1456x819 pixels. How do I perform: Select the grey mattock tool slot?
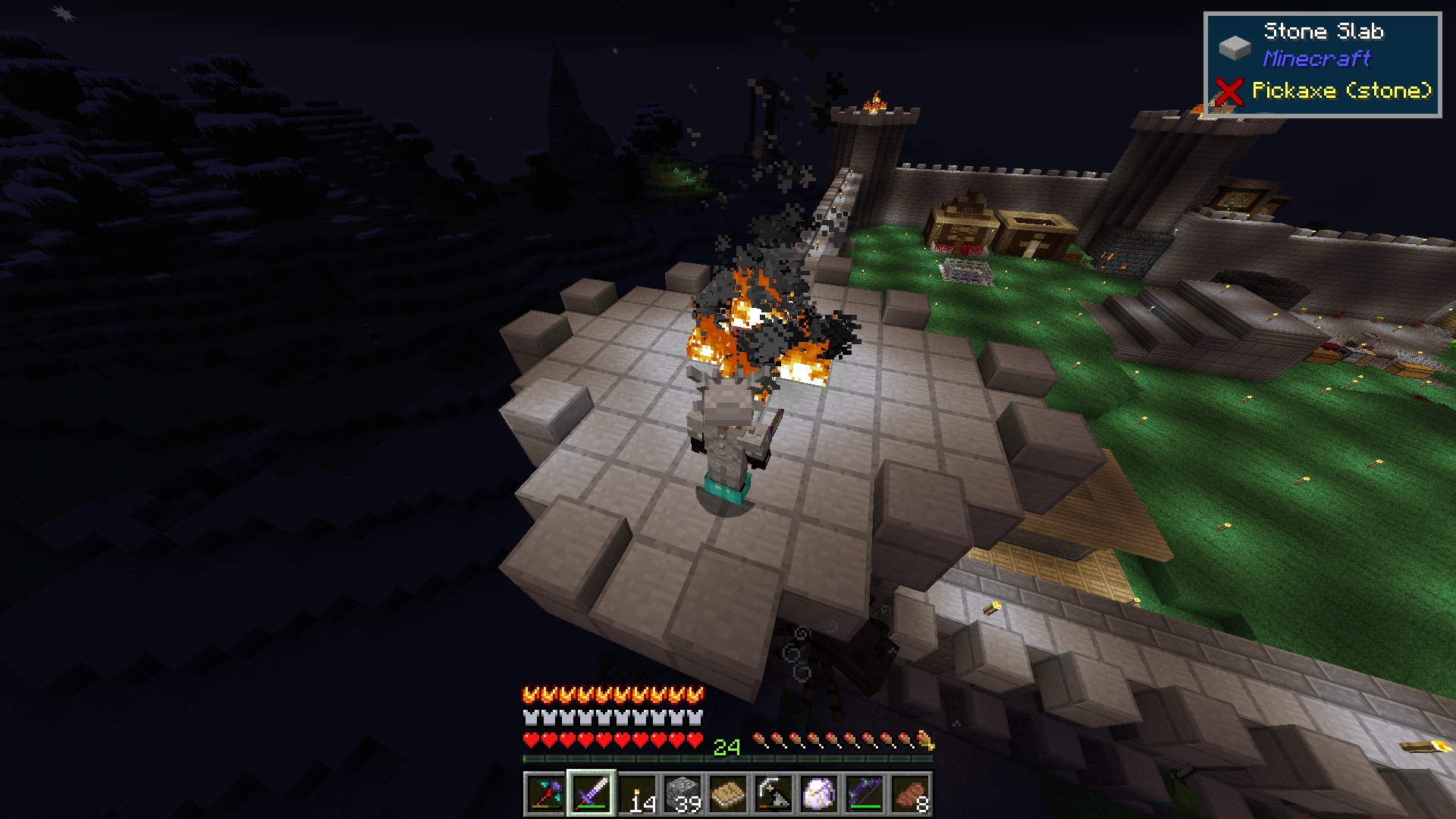tap(774, 794)
